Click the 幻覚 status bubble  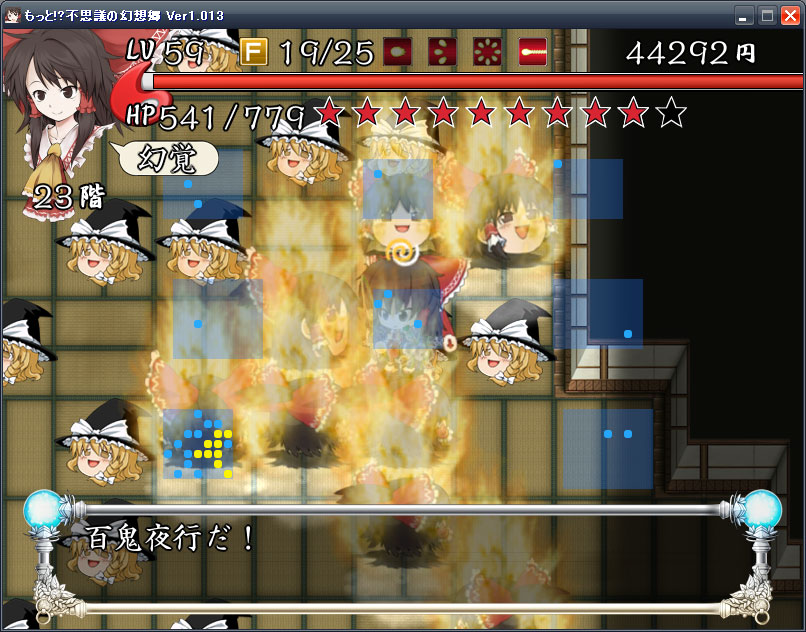click(x=166, y=157)
